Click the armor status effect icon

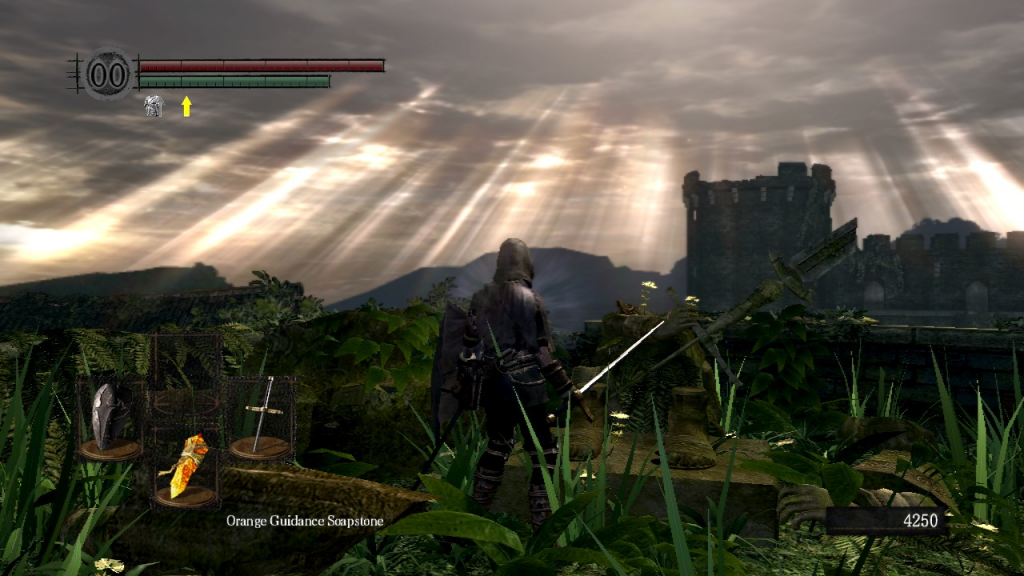pyautogui.click(x=153, y=106)
